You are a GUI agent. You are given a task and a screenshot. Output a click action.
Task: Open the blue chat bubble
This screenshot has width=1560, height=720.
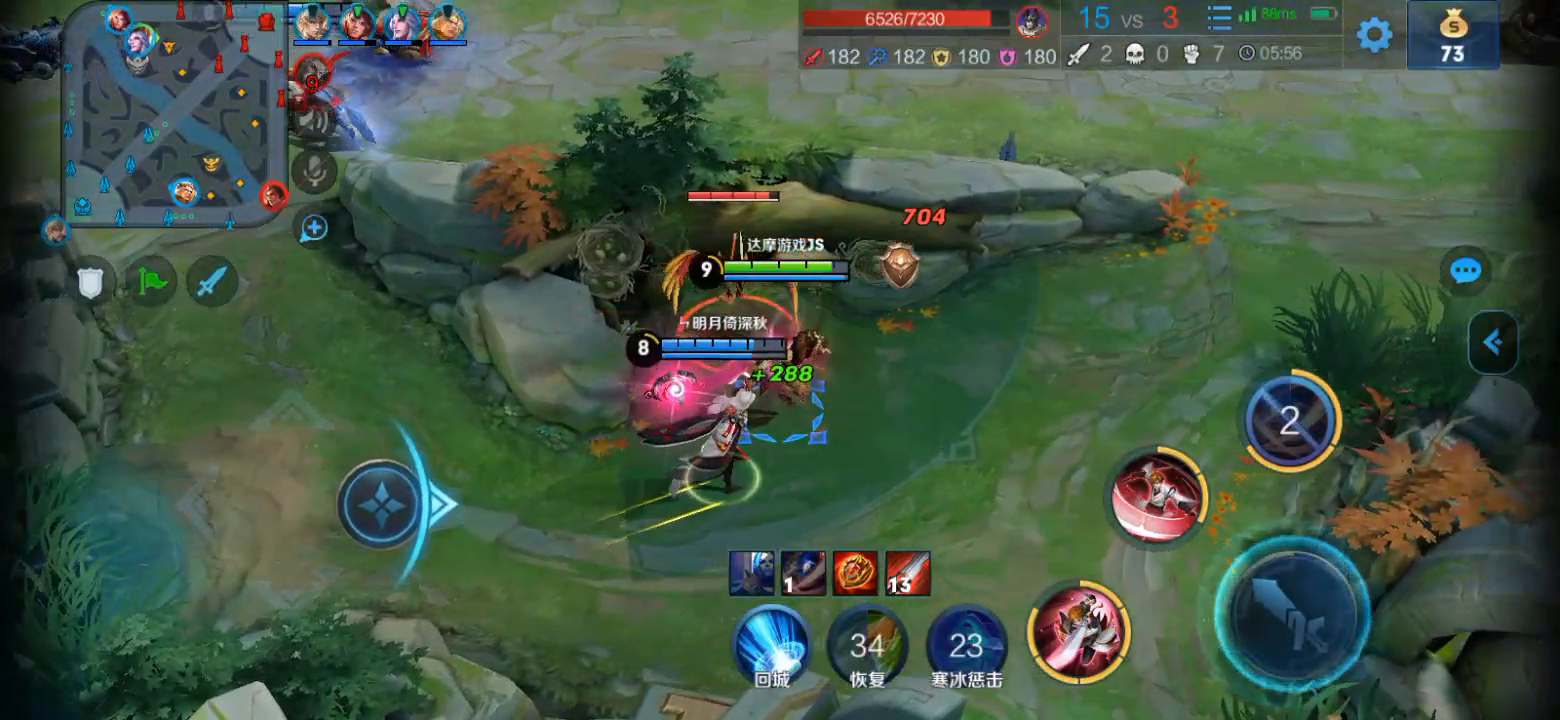[1466, 271]
